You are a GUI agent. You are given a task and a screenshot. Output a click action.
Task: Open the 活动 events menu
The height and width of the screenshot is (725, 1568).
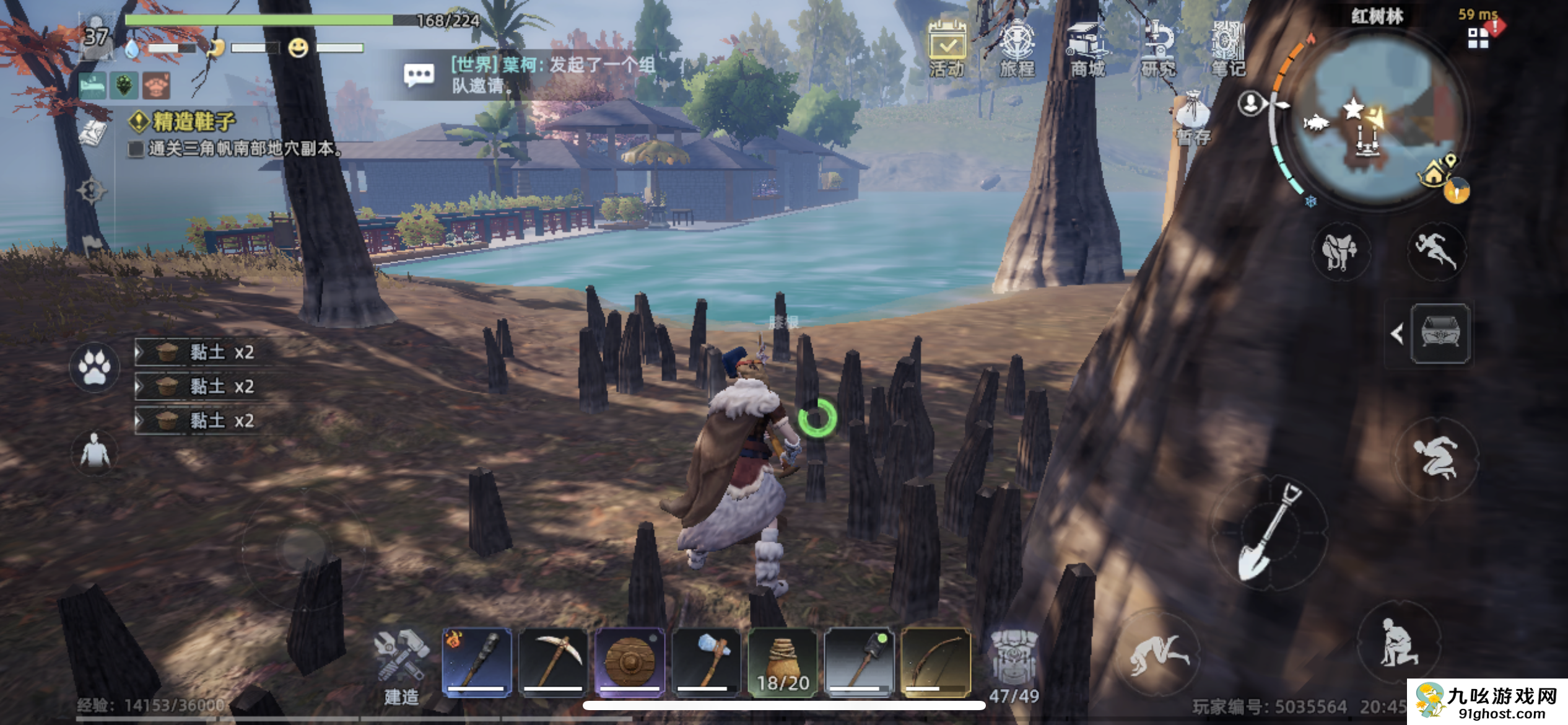(947, 48)
